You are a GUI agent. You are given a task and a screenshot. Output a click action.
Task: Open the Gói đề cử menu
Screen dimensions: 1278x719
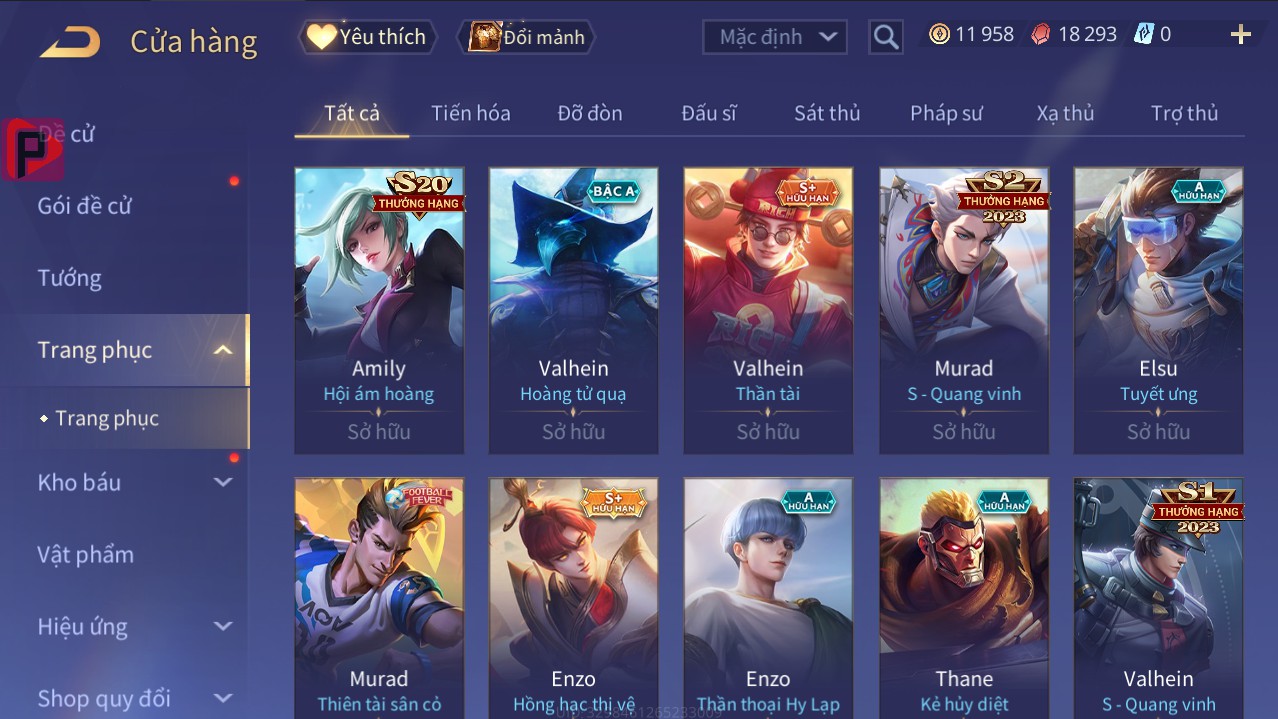point(85,206)
